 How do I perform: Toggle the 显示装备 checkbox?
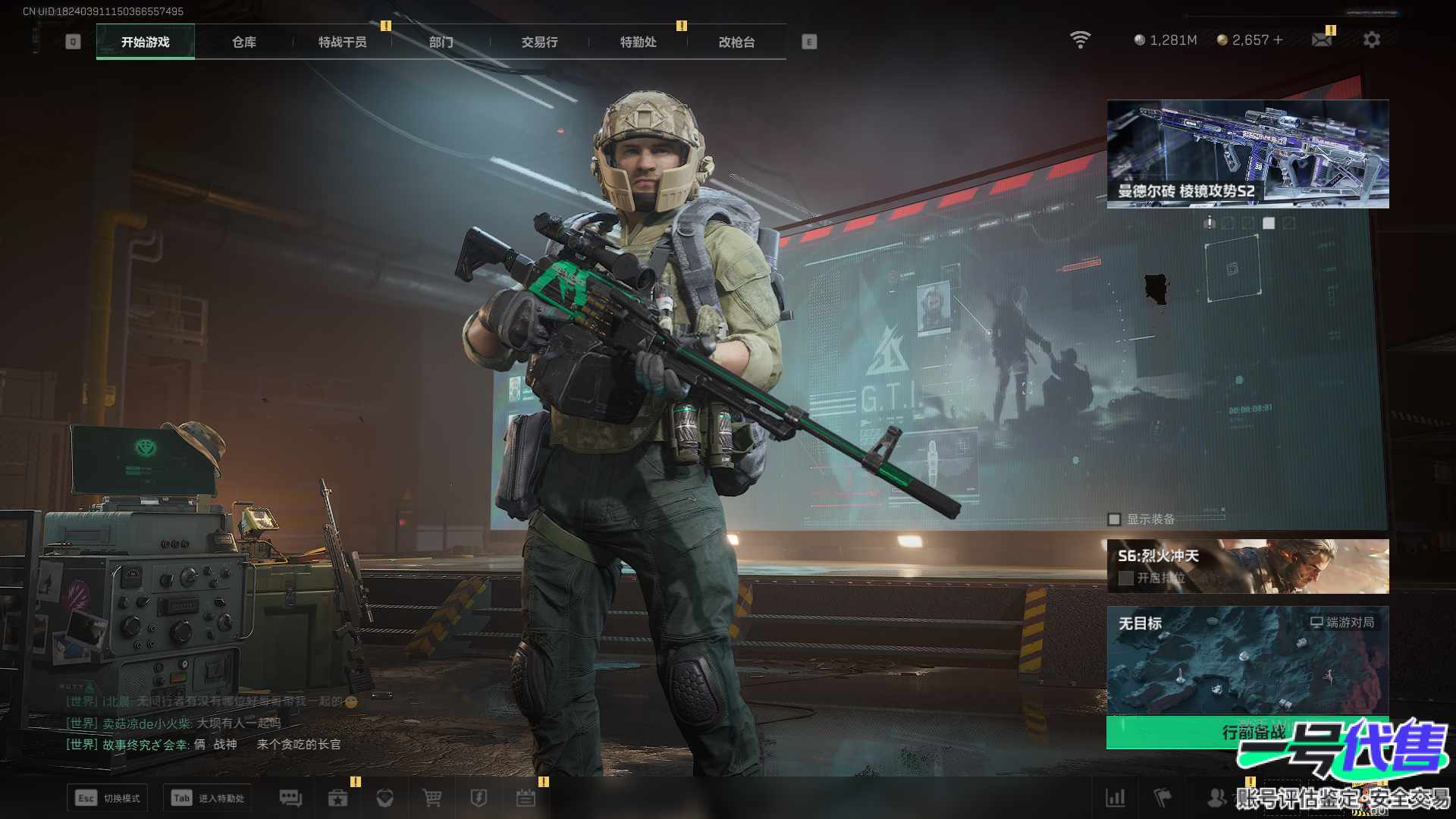click(1114, 519)
